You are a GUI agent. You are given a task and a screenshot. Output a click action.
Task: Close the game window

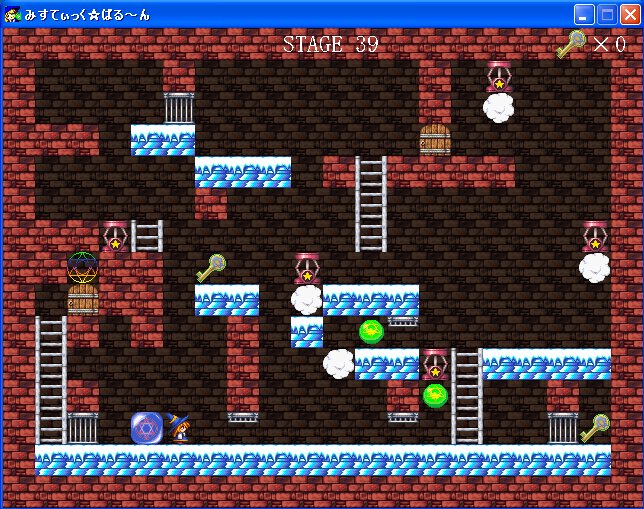pos(629,14)
